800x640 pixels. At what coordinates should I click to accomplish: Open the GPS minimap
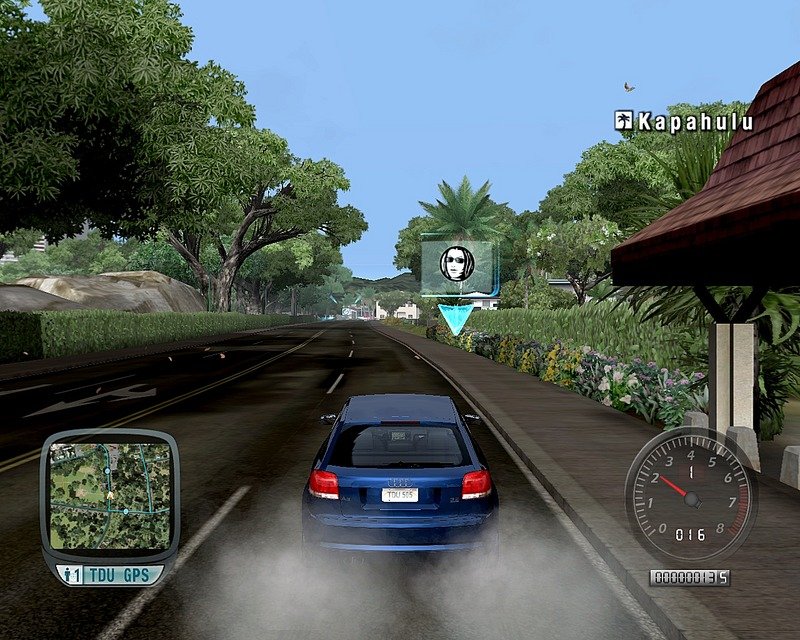click(109, 496)
